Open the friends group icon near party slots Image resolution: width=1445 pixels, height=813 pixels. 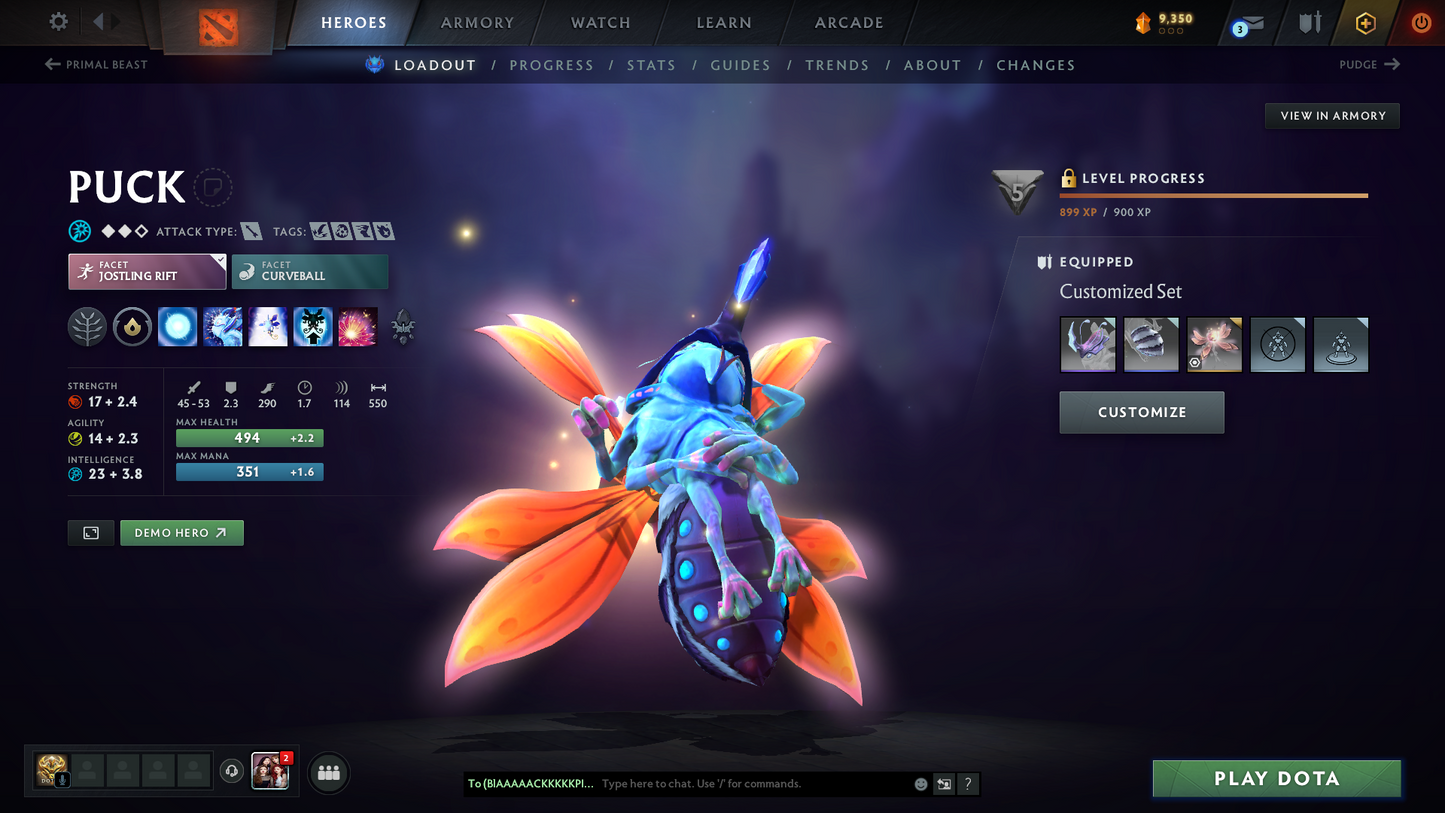point(328,772)
